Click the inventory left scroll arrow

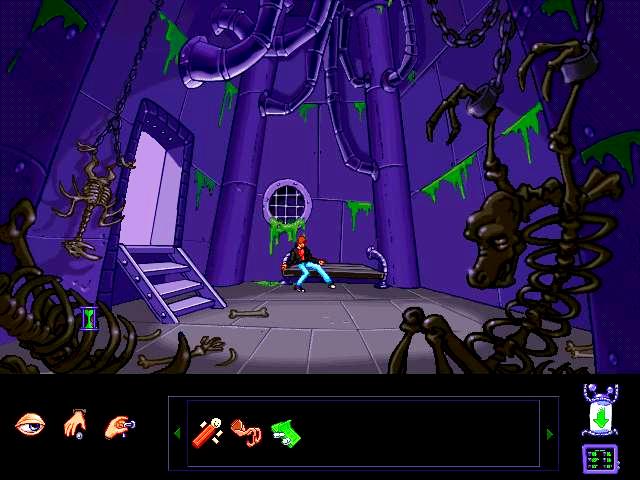(x=178, y=433)
